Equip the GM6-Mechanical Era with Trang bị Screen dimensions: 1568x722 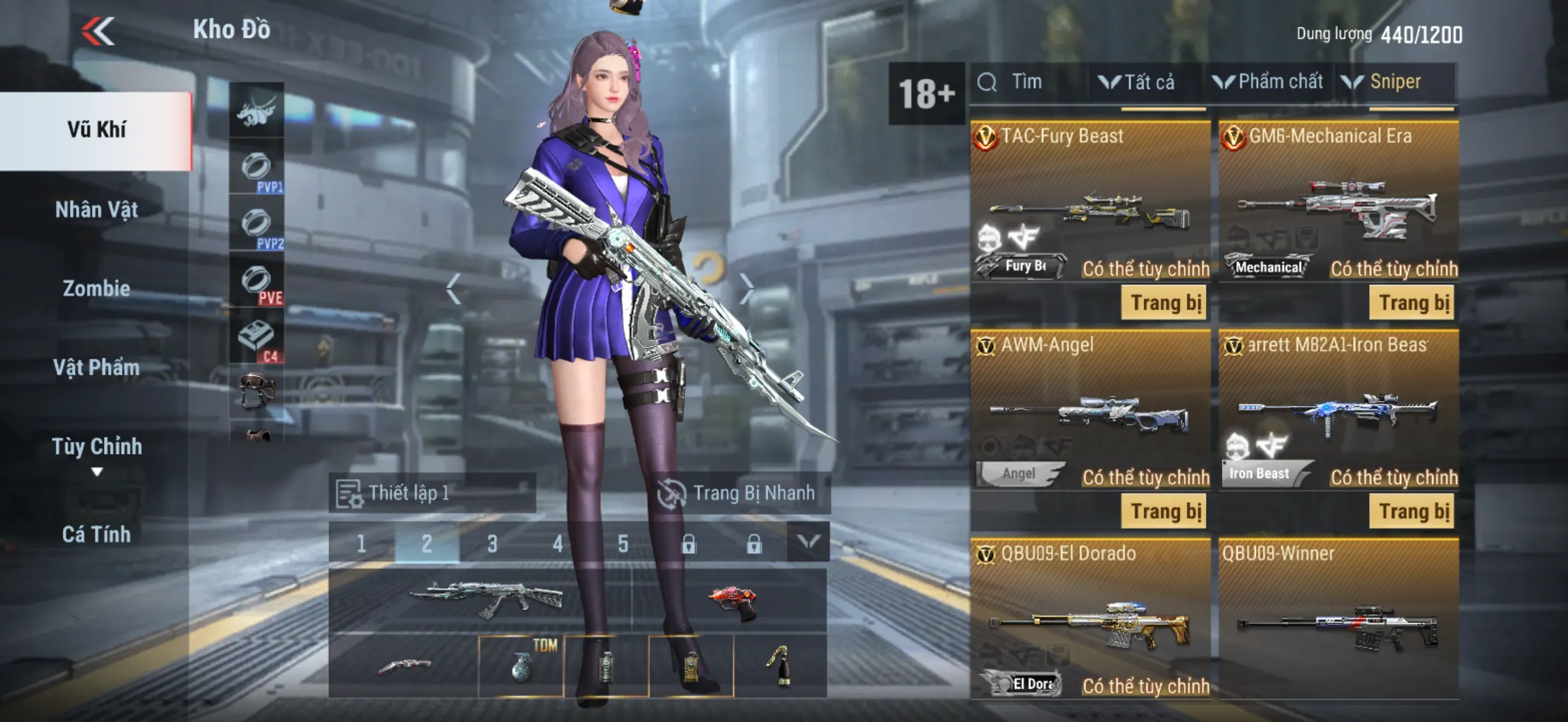[1412, 303]
